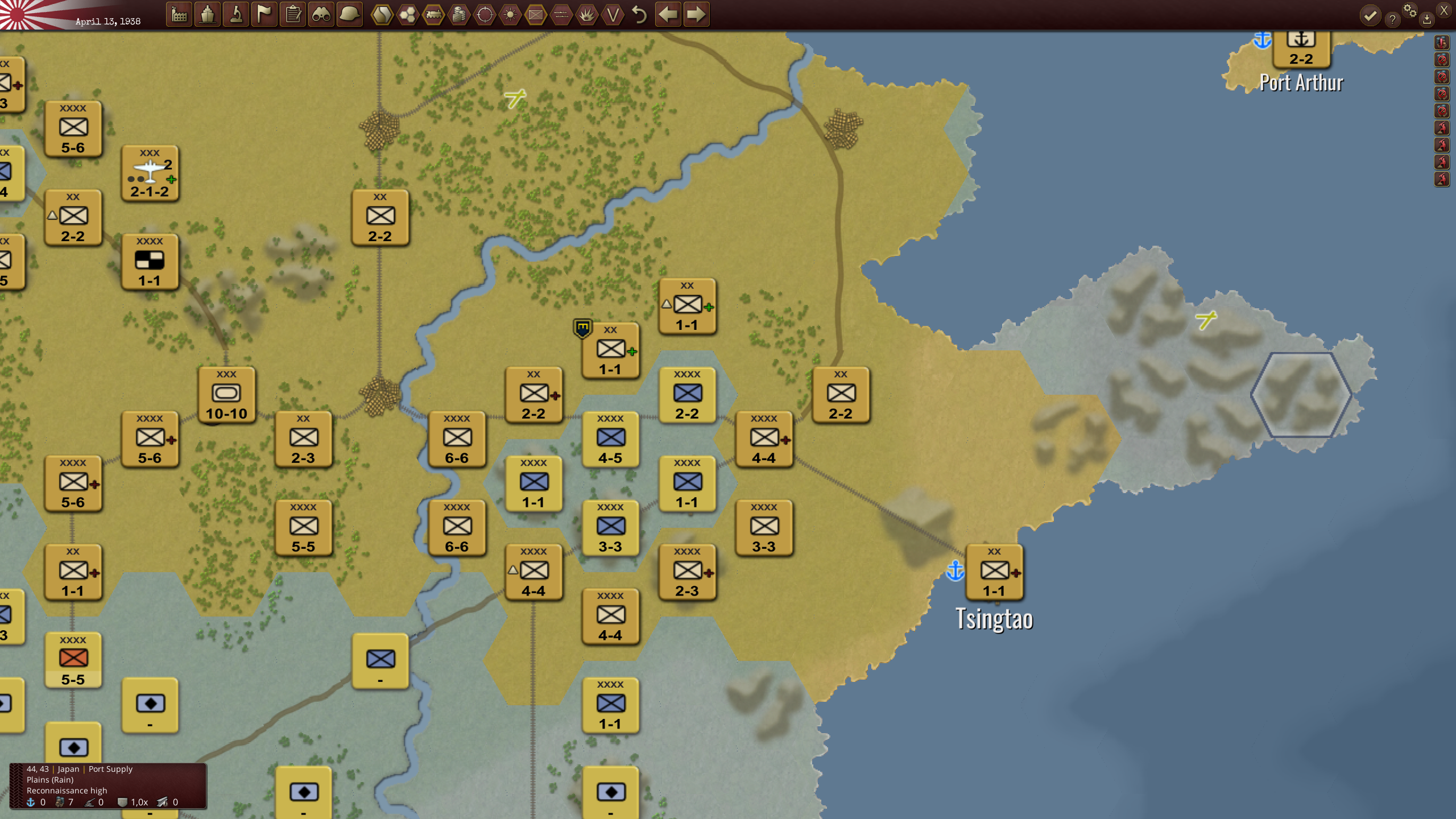
Task: Open the naval ship management screen
Action: (208, 15)
